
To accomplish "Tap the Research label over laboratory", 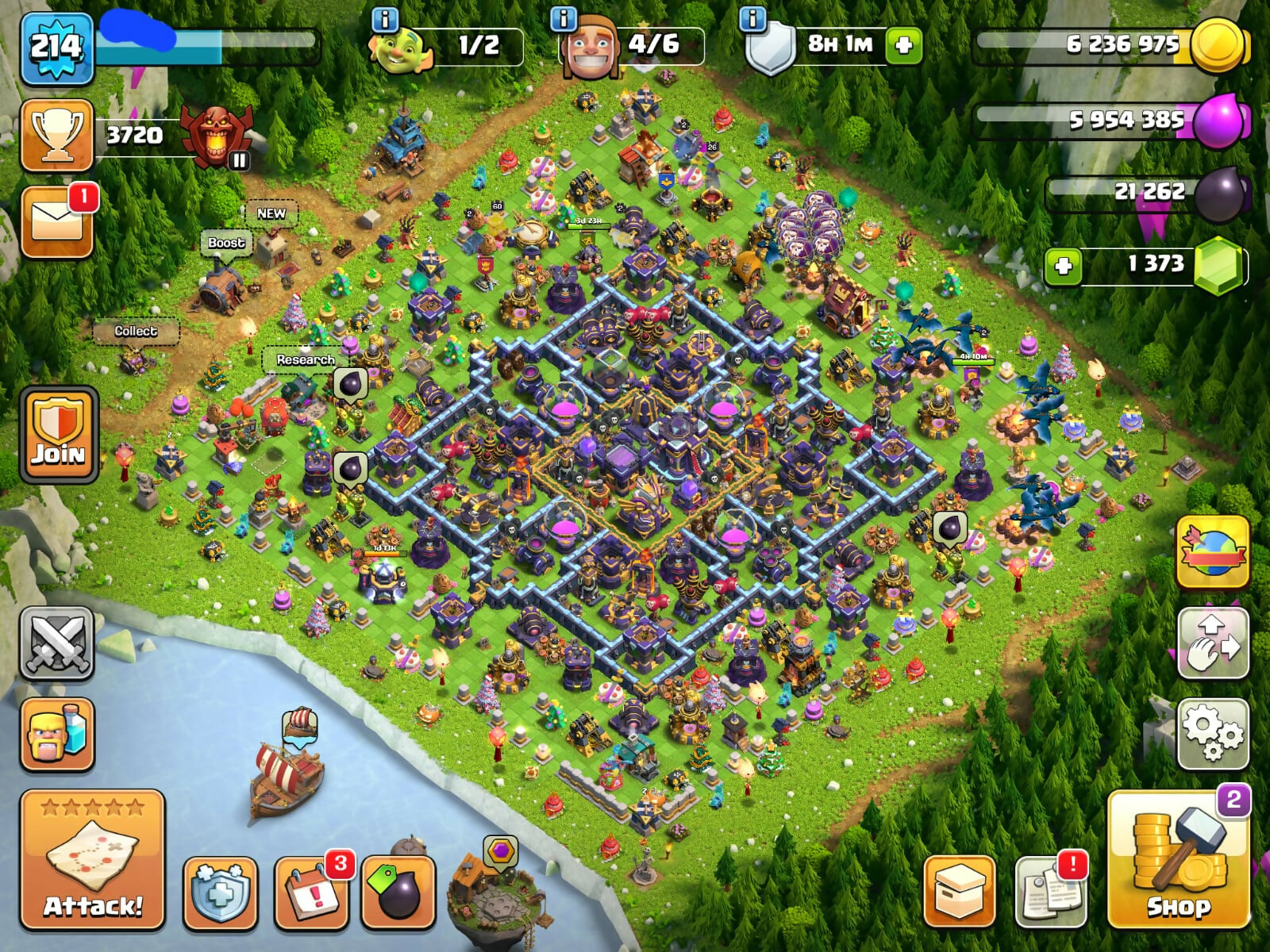I will 306,359.
